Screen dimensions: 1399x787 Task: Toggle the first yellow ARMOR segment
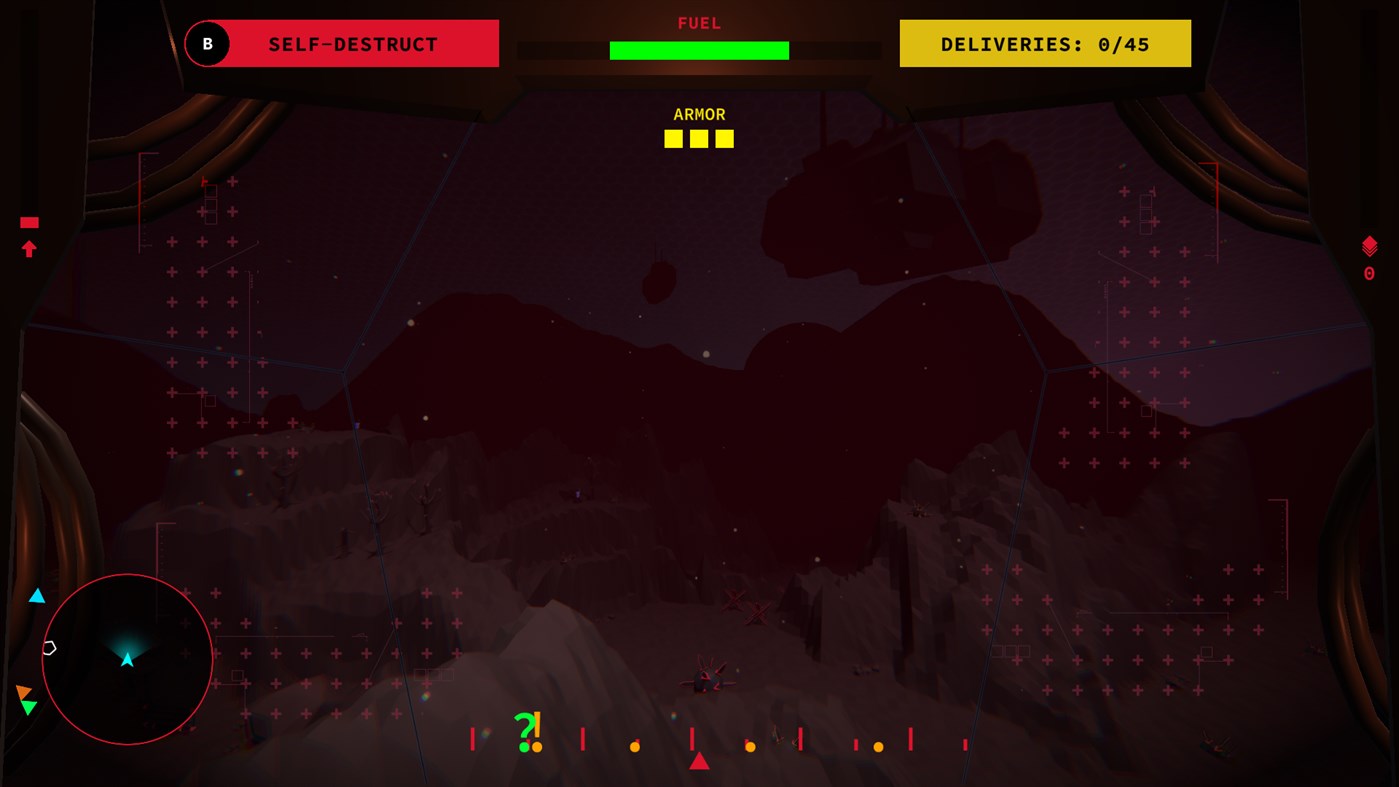tap(673, 138)
